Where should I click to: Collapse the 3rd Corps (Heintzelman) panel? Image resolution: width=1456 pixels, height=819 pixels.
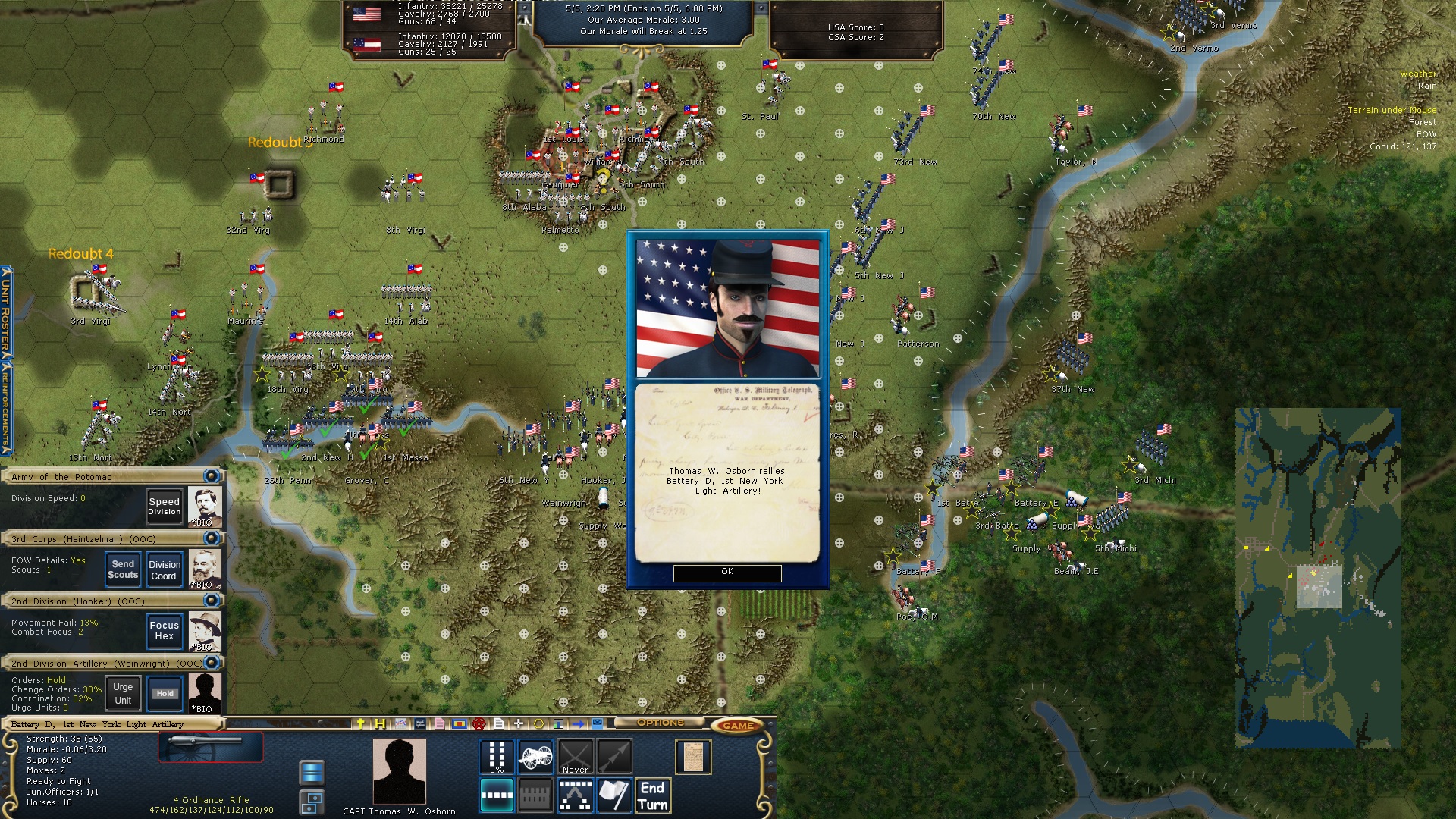tap(212, 538)
